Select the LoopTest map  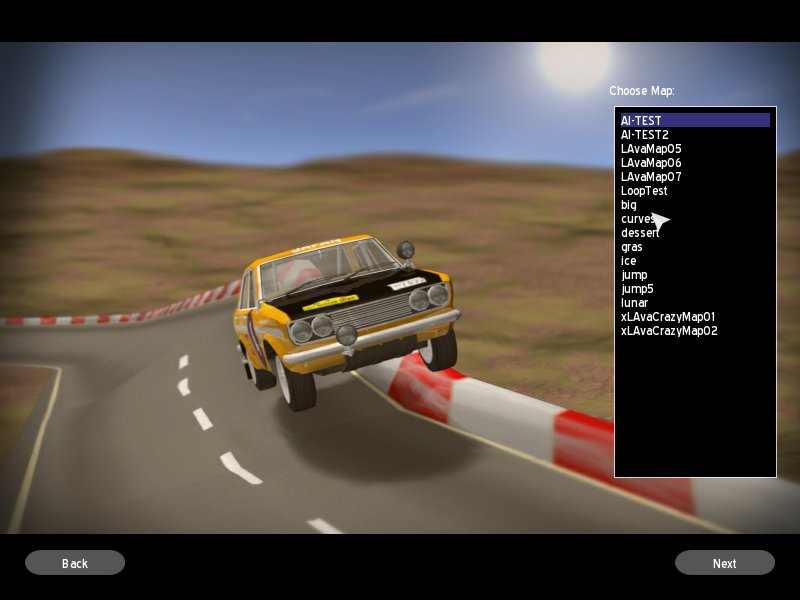pyautogui.click(x=644, y=191)
